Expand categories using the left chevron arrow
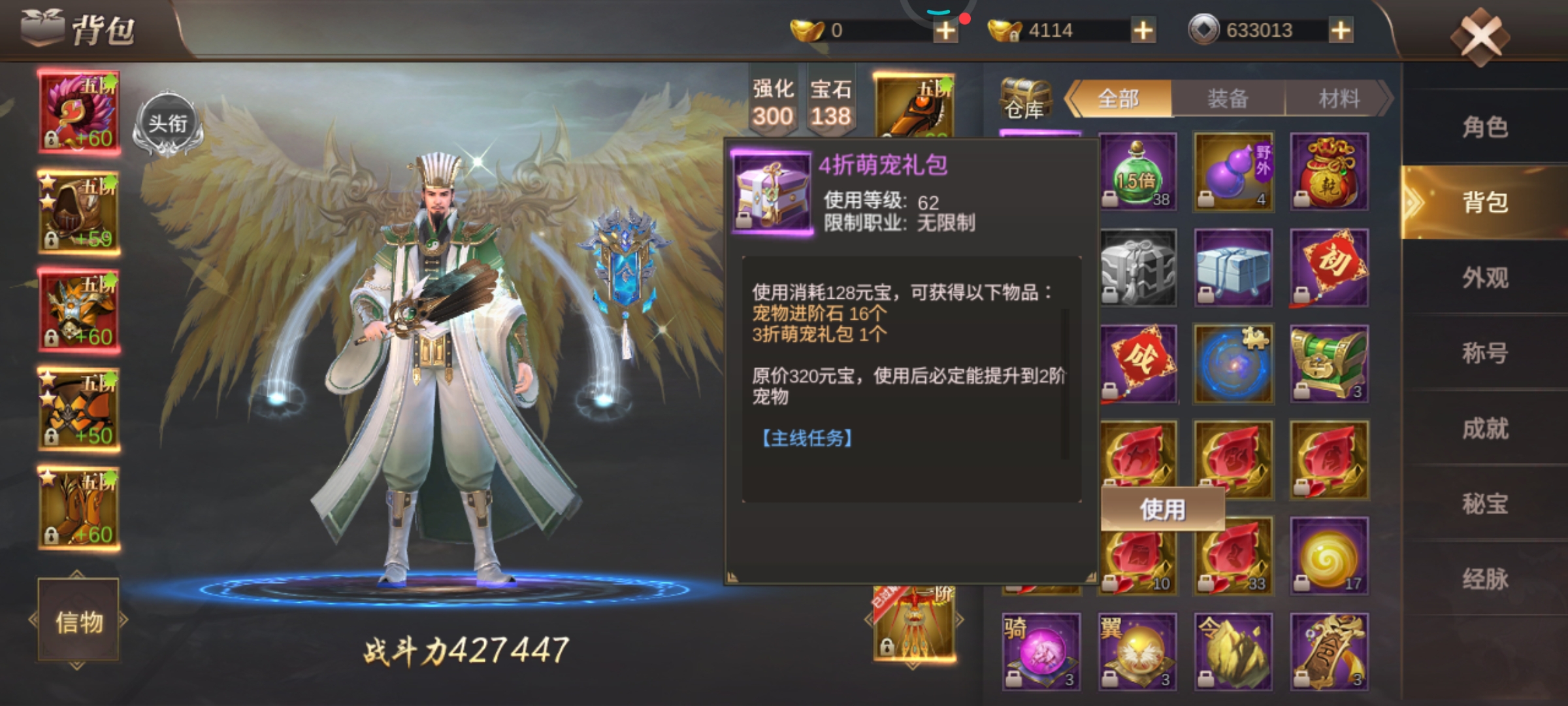Image resolution: width=1568 pixels, height=706 pixels. pyautogui.click(x=1072, y=98)
